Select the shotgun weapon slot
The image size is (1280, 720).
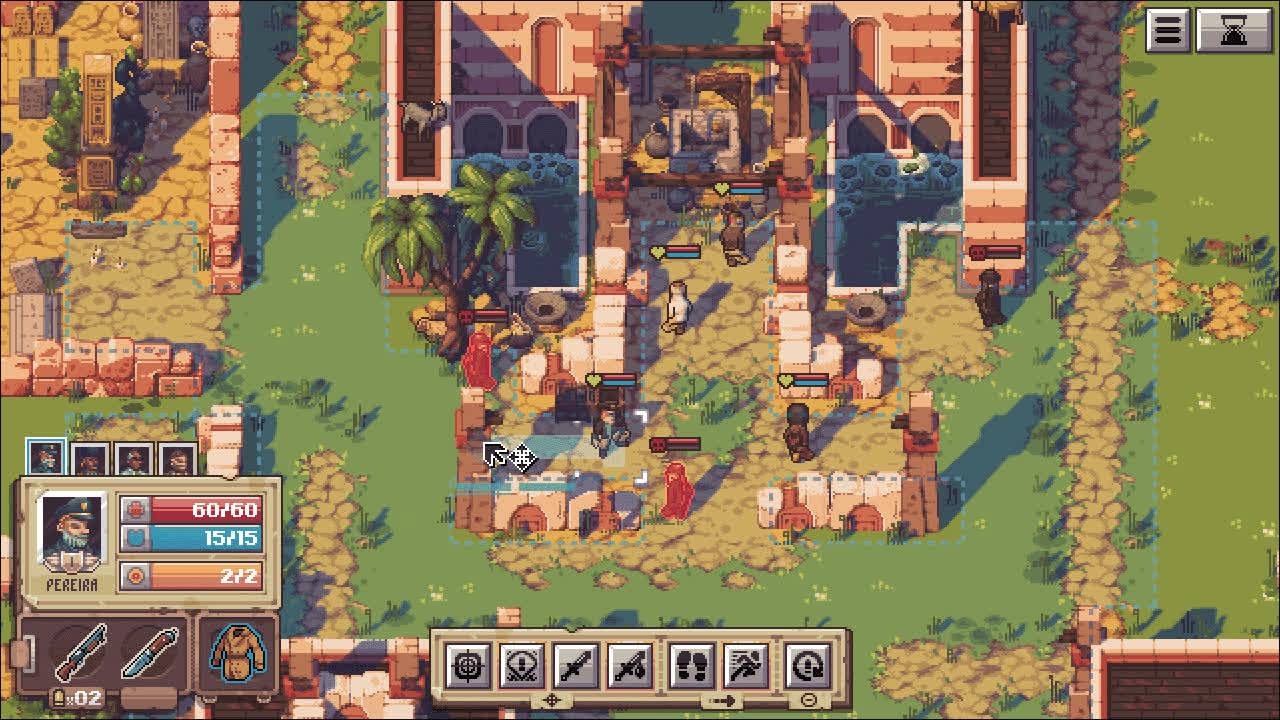82,653
